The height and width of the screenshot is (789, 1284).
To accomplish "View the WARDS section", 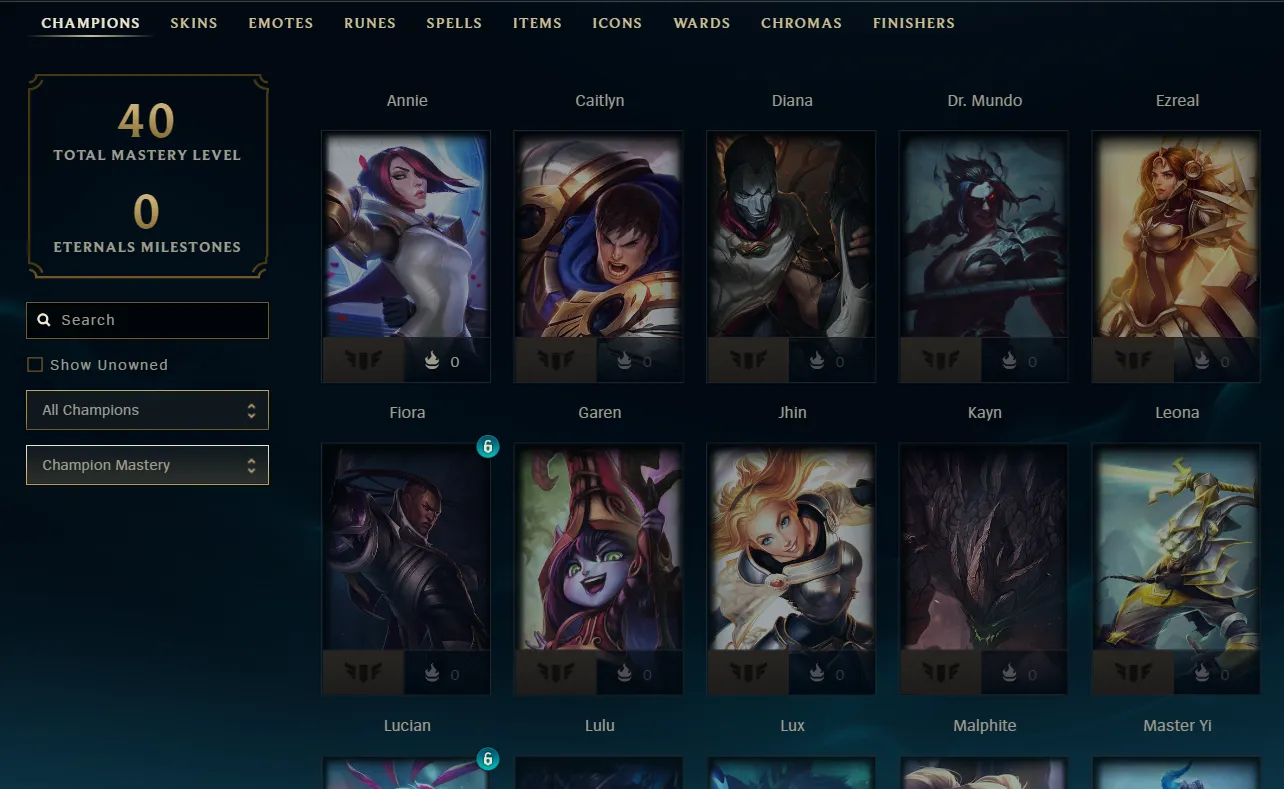I will pyautogui.click(x=701, y=23).
